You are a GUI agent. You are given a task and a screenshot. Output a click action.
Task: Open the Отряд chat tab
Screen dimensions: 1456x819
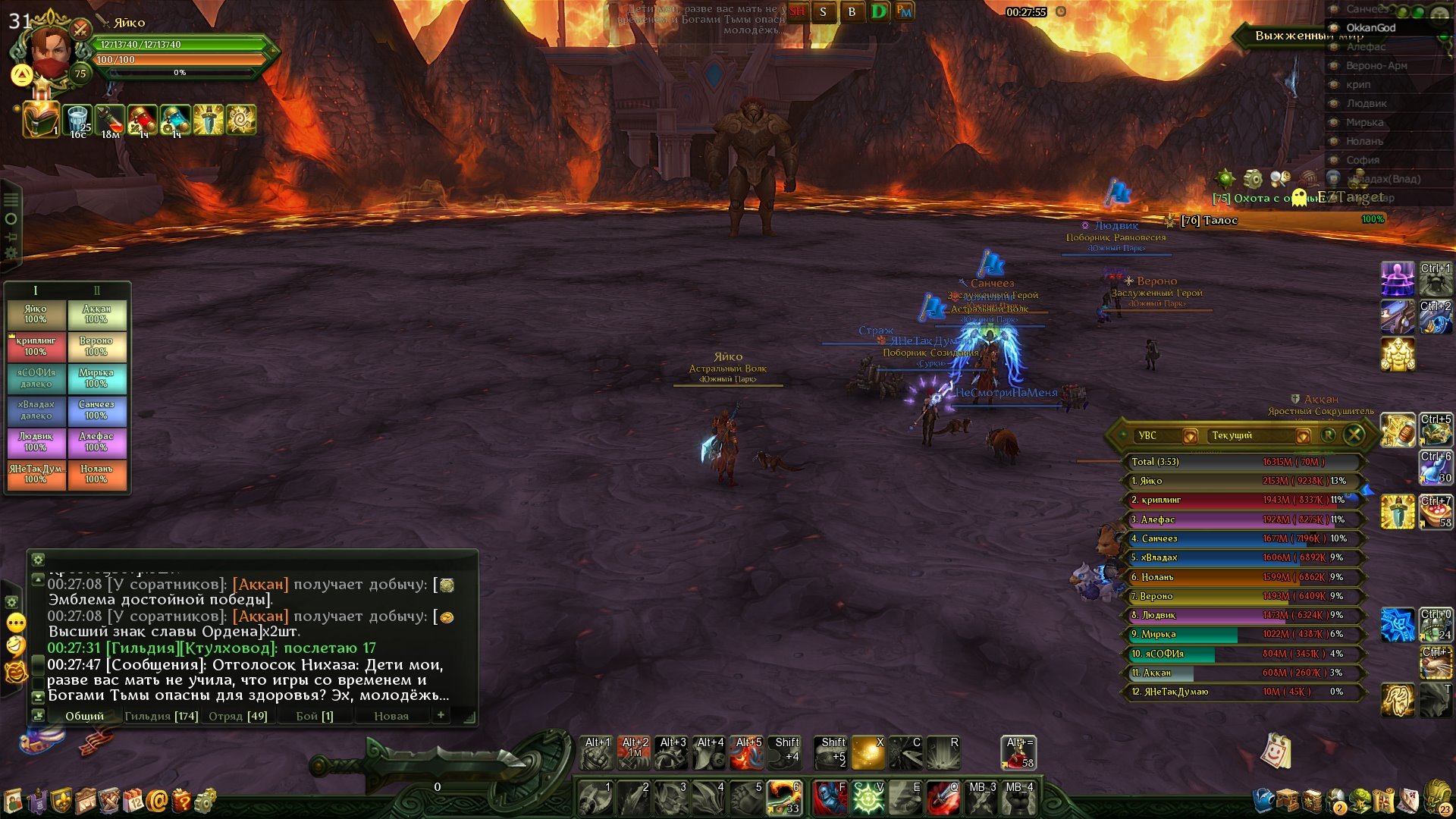click(237, 716)
